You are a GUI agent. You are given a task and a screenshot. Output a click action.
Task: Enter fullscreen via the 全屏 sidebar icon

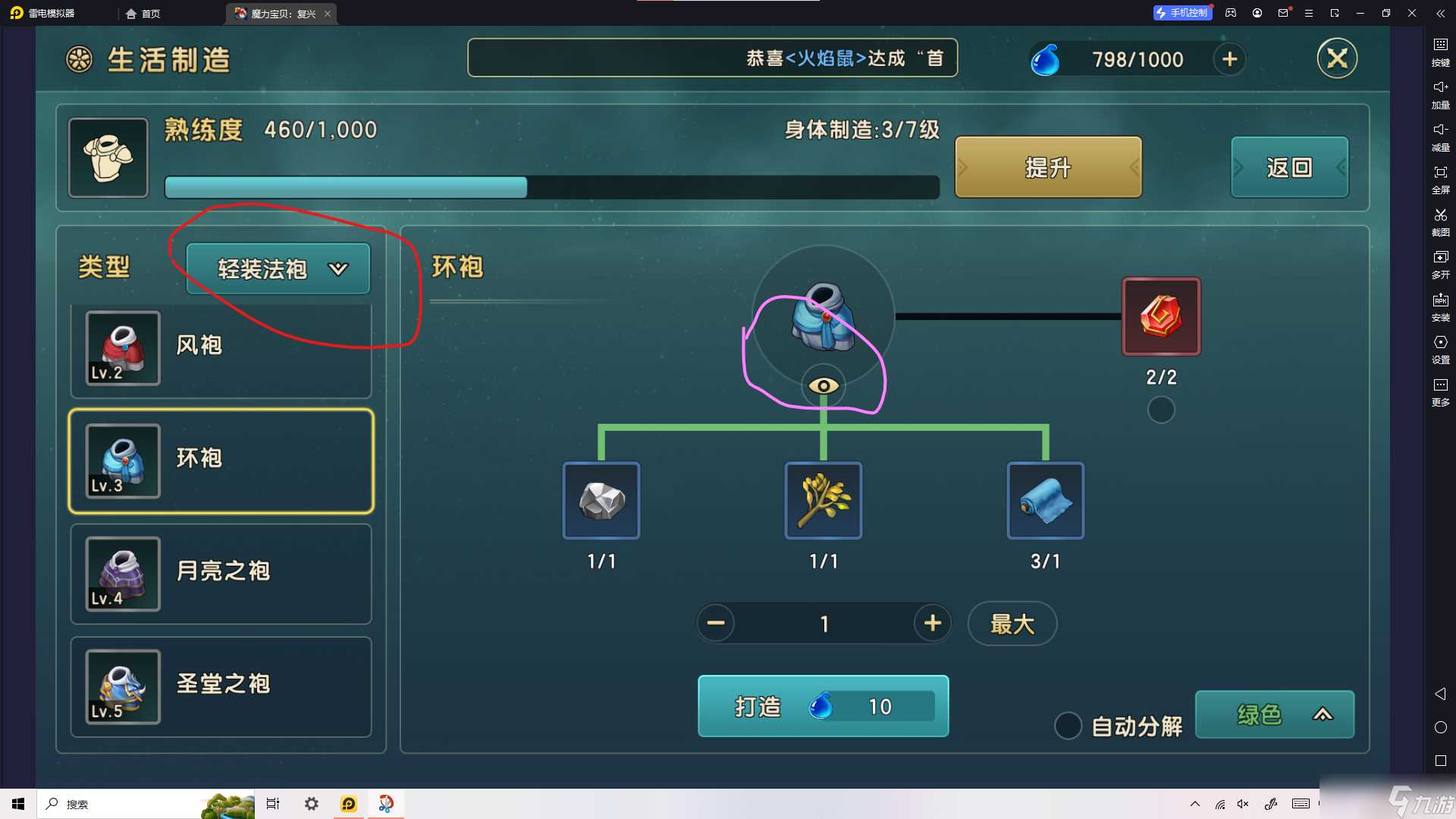[x=1440, y=179]
